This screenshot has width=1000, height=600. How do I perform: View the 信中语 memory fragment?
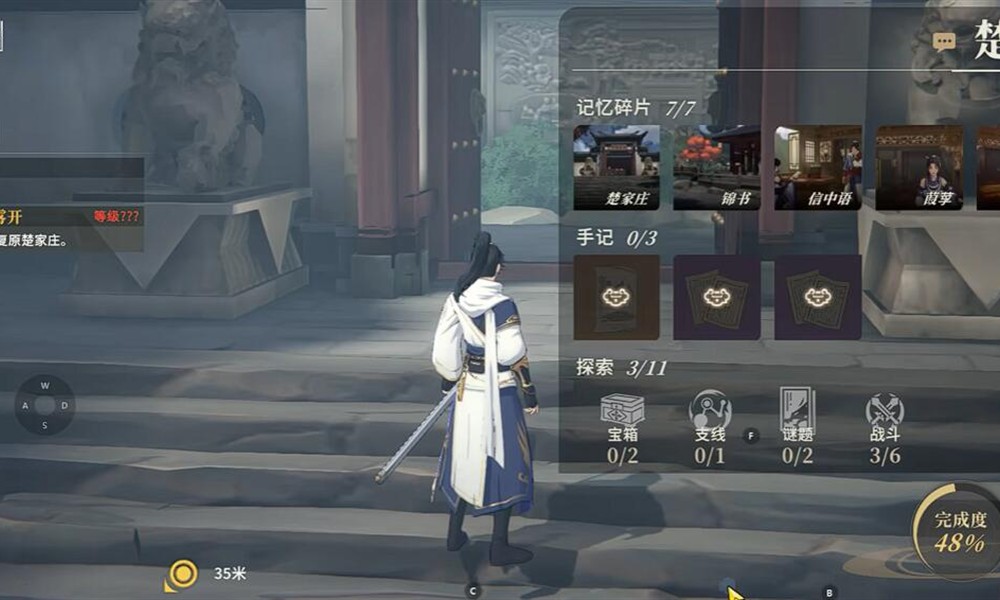point(817,167)
